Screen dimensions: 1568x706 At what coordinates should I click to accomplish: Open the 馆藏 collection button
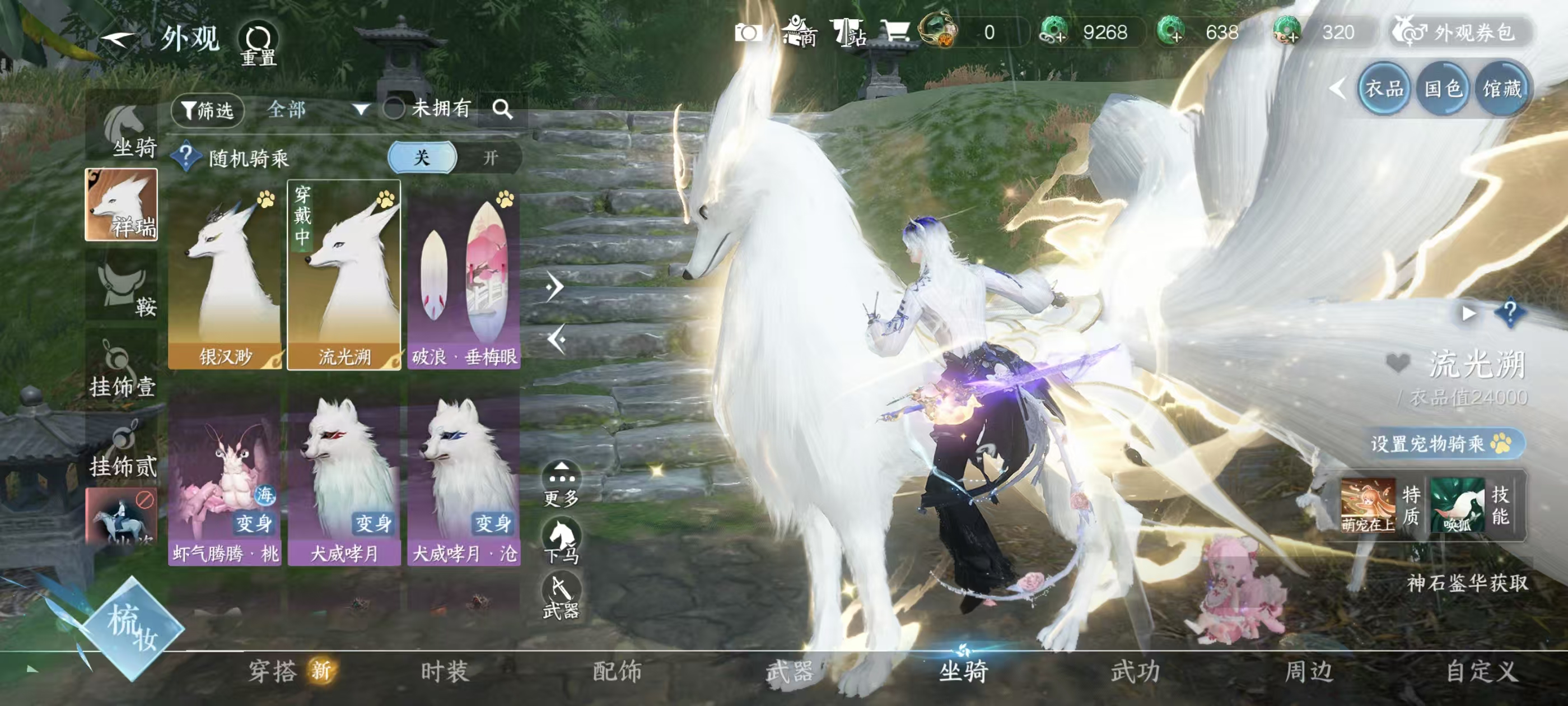coord(1502,90)
